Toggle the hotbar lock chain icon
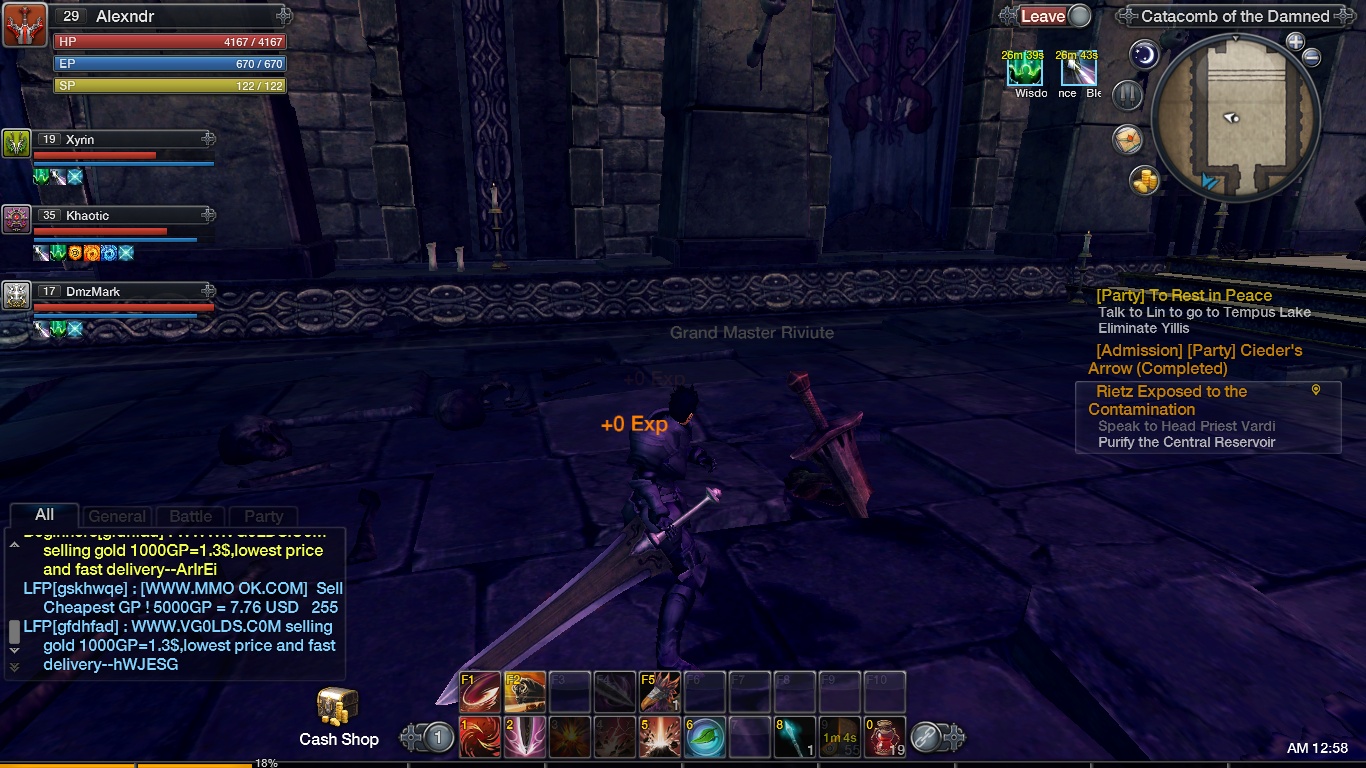Image resolution: width=1366 pixels, height=768 pixels. coord(926,738)
